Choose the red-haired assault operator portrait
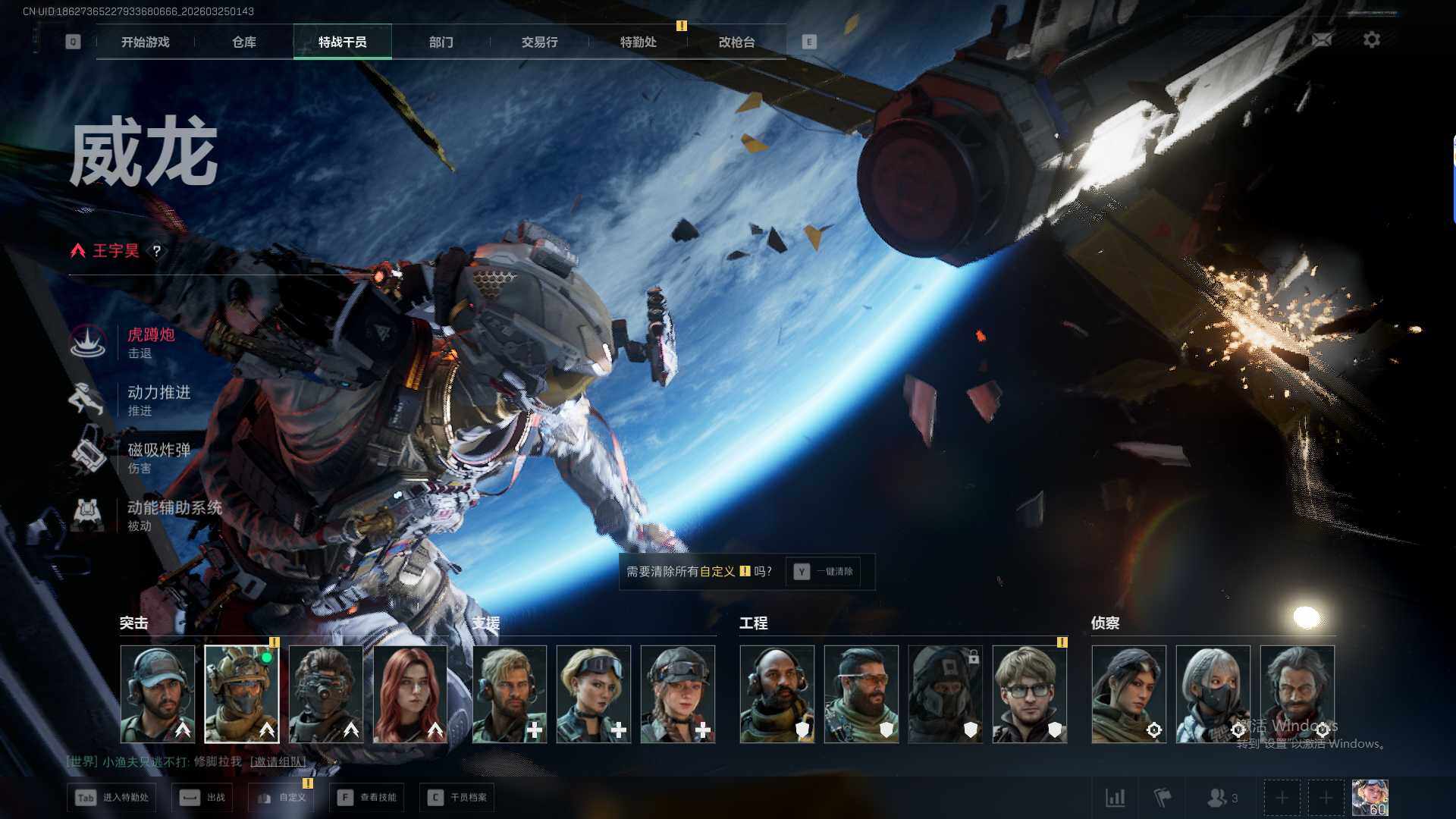1456x819 pixels. [x=410, y=694]
